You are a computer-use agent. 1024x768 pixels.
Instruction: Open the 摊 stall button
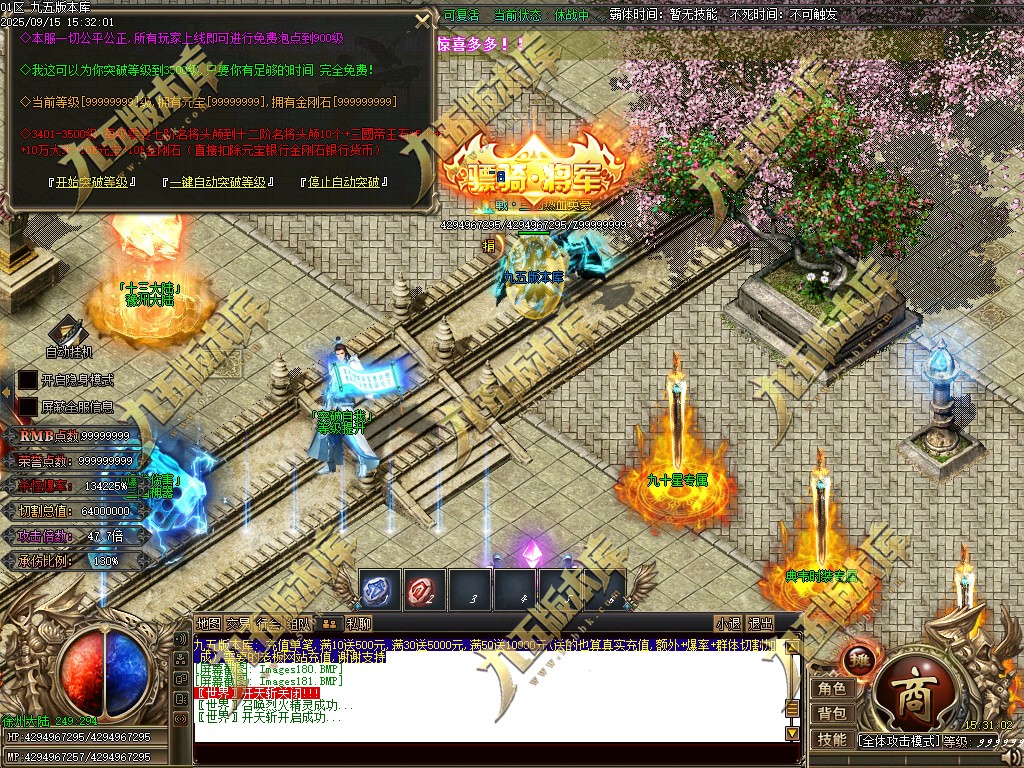[x=859, y=659]
